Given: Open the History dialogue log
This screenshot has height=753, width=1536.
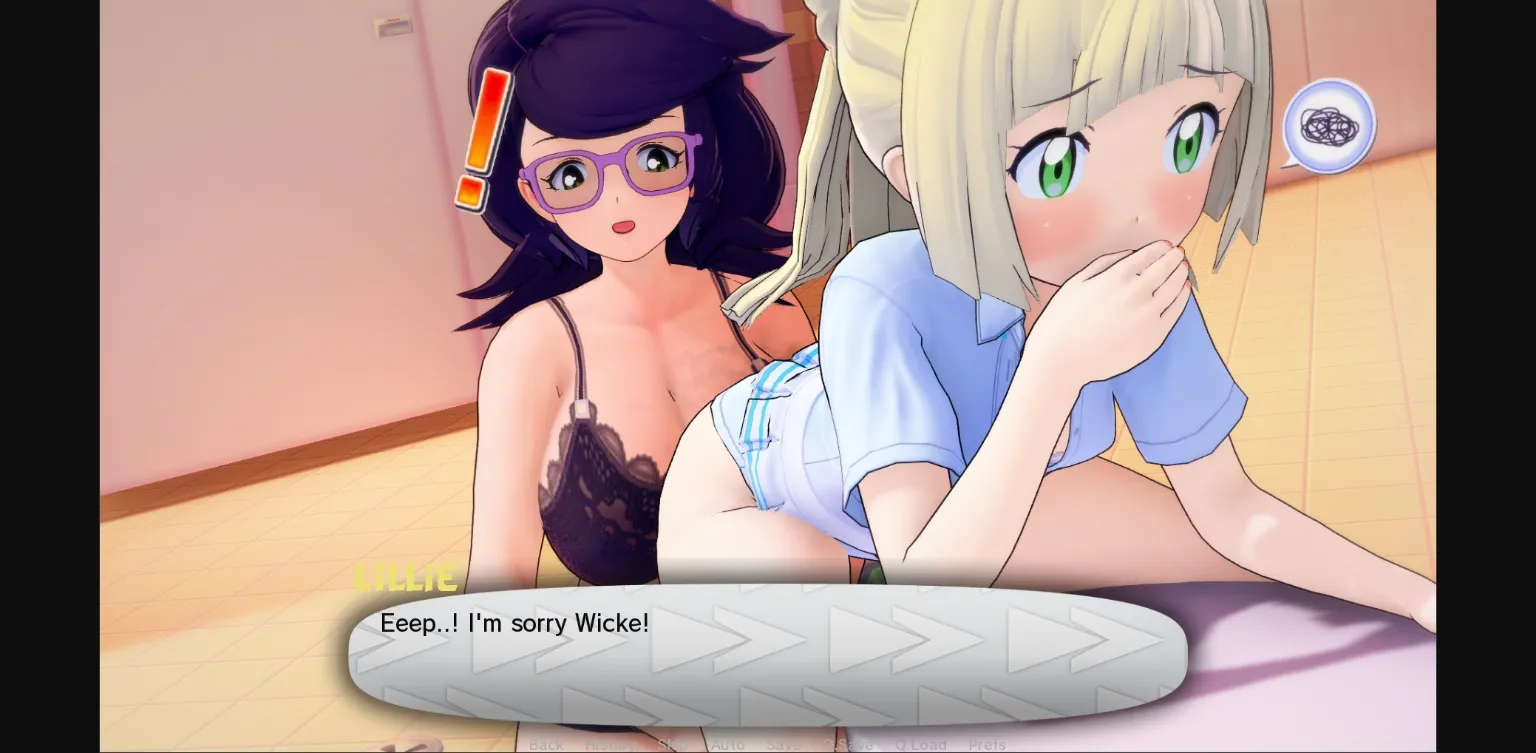Looking at the screenshot, I should click(611, 744).
